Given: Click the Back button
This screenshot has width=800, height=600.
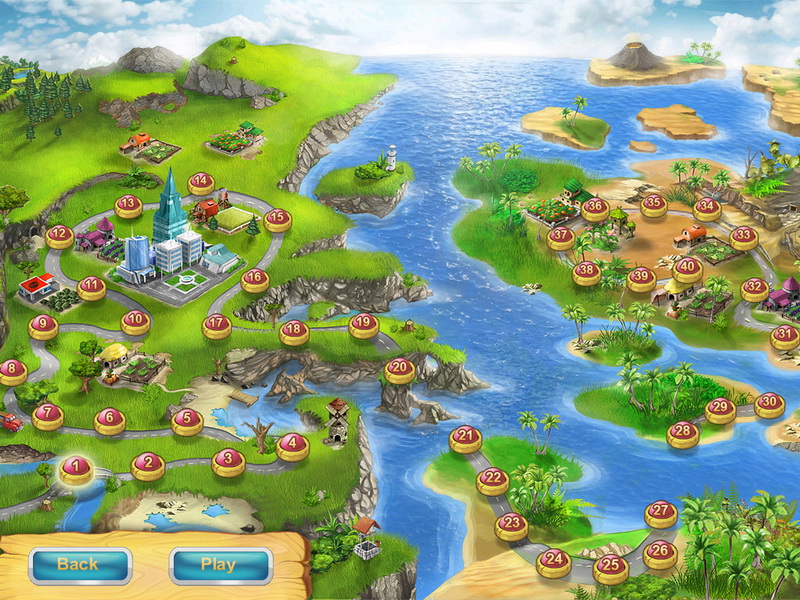Looking at the screenshot, I should [80, 565].
